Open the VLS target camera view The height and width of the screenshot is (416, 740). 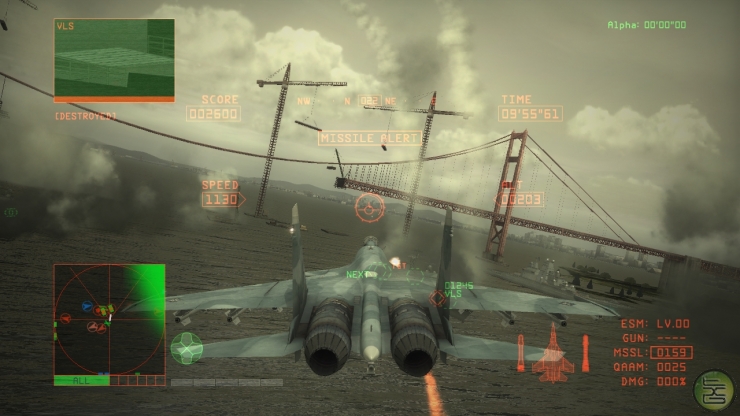click(x=114, y=59)
